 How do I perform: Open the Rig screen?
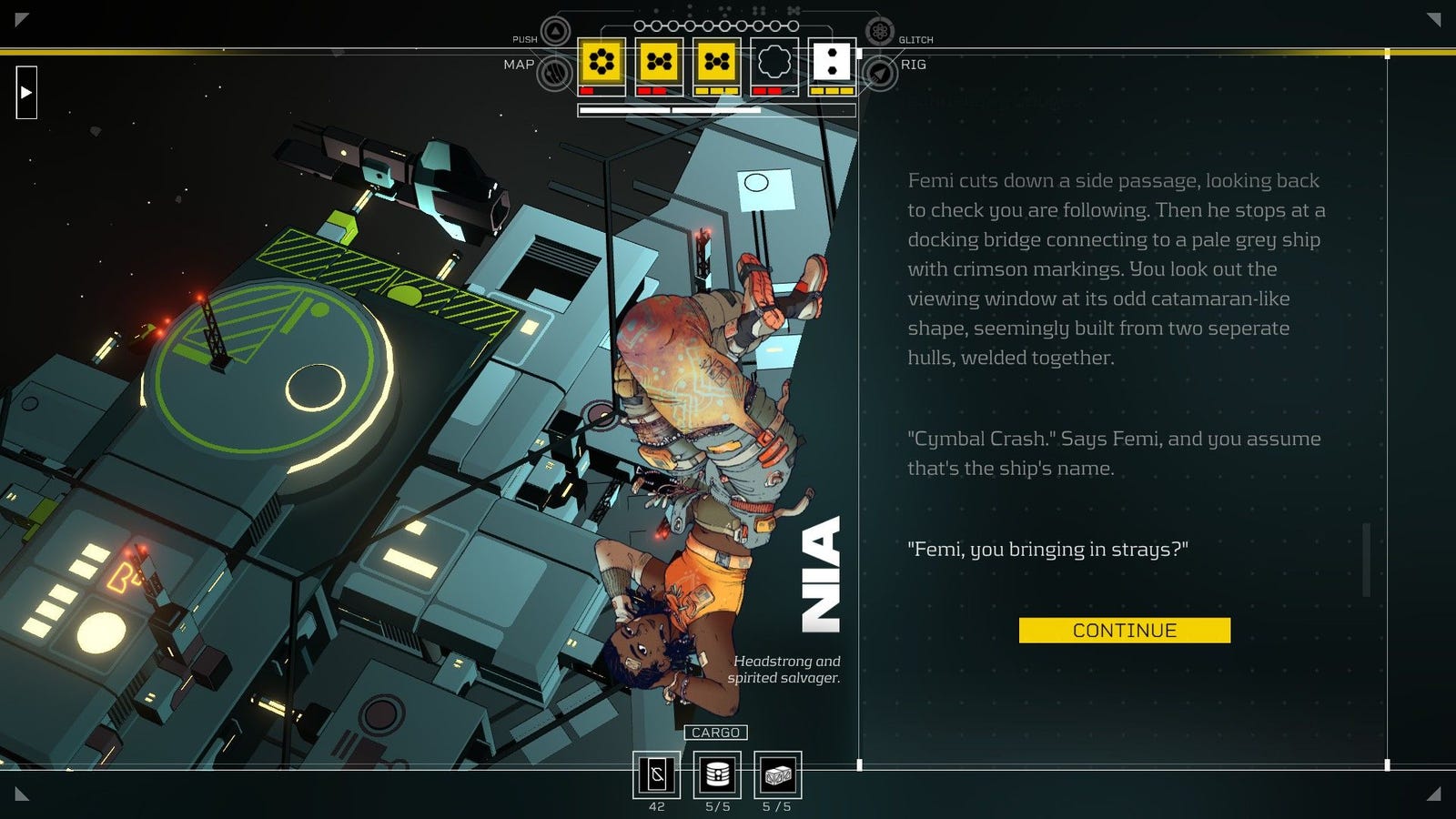[880, 73]
